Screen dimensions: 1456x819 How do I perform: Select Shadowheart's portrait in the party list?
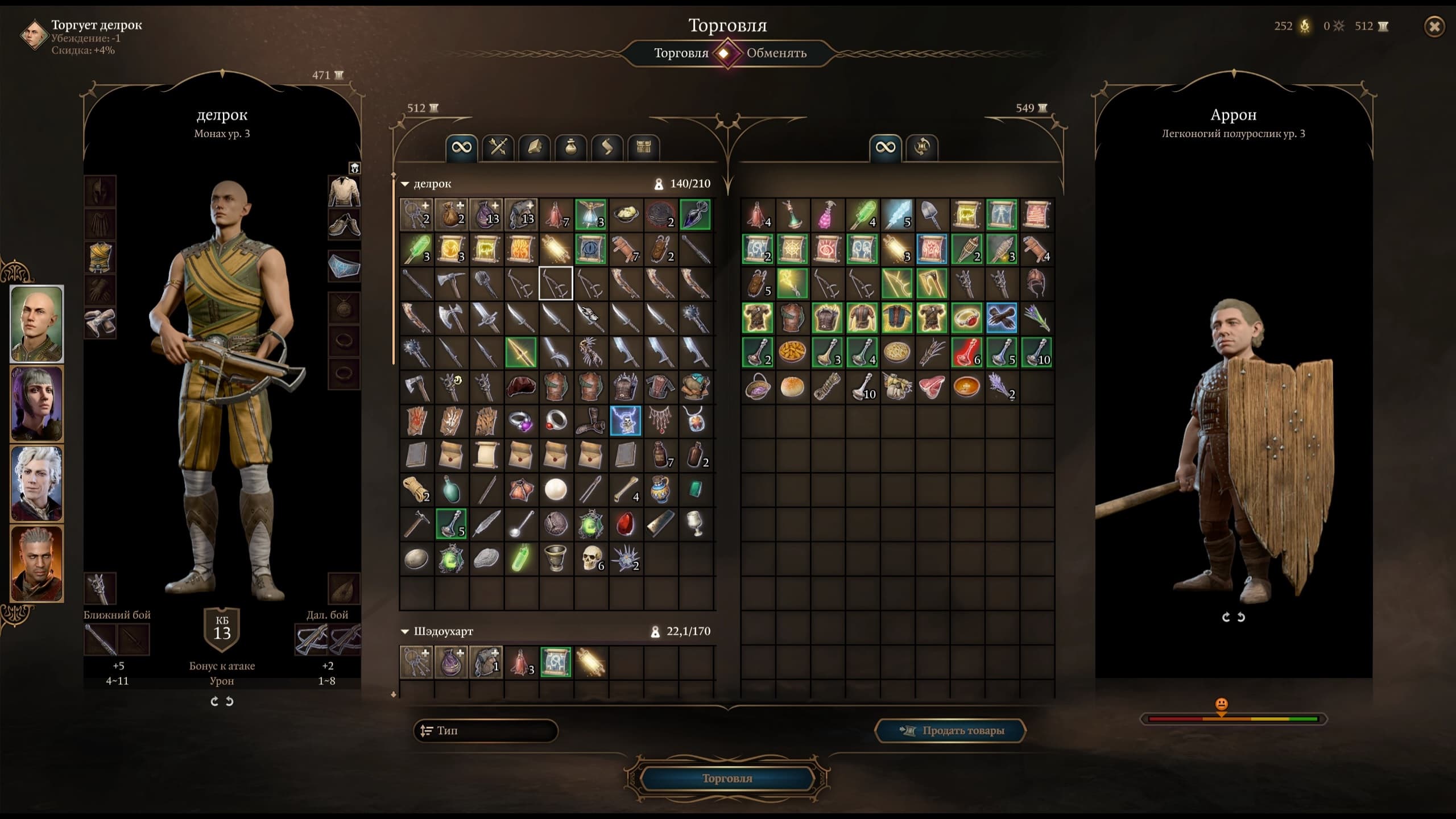37,404
